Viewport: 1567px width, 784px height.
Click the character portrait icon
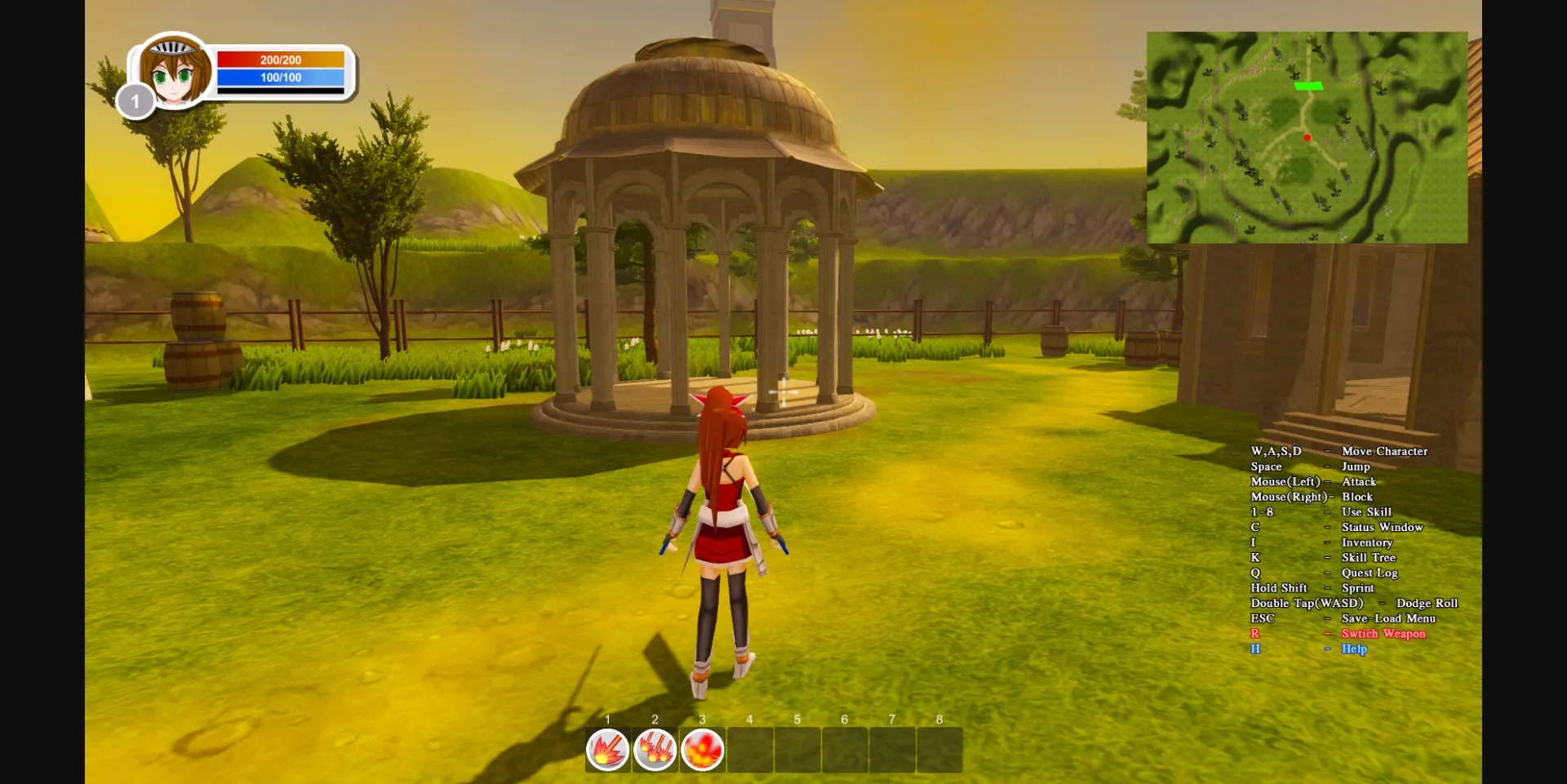[x=174, y=72]
